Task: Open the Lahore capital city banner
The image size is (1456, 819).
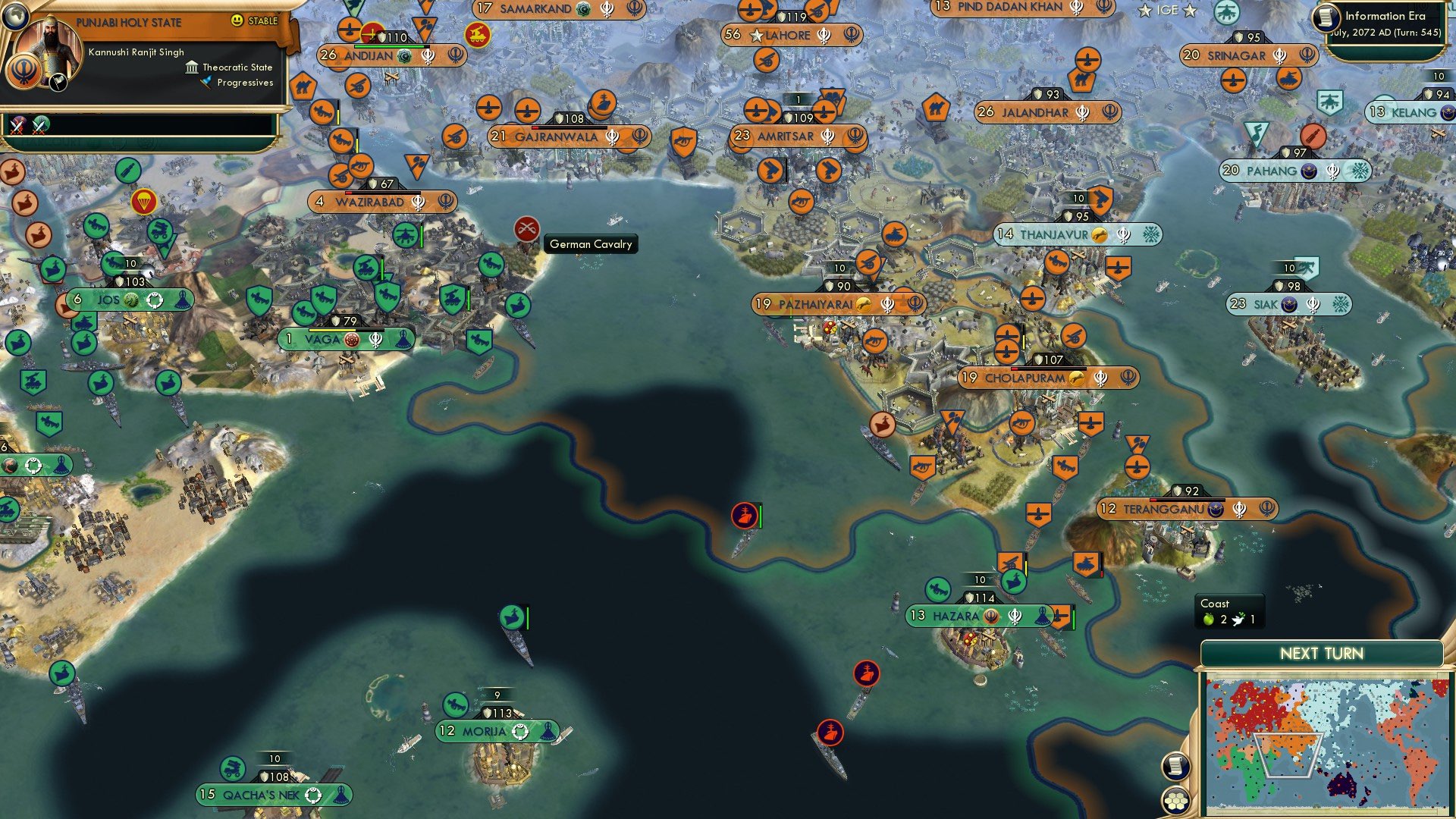Action: tap(789, 35)
